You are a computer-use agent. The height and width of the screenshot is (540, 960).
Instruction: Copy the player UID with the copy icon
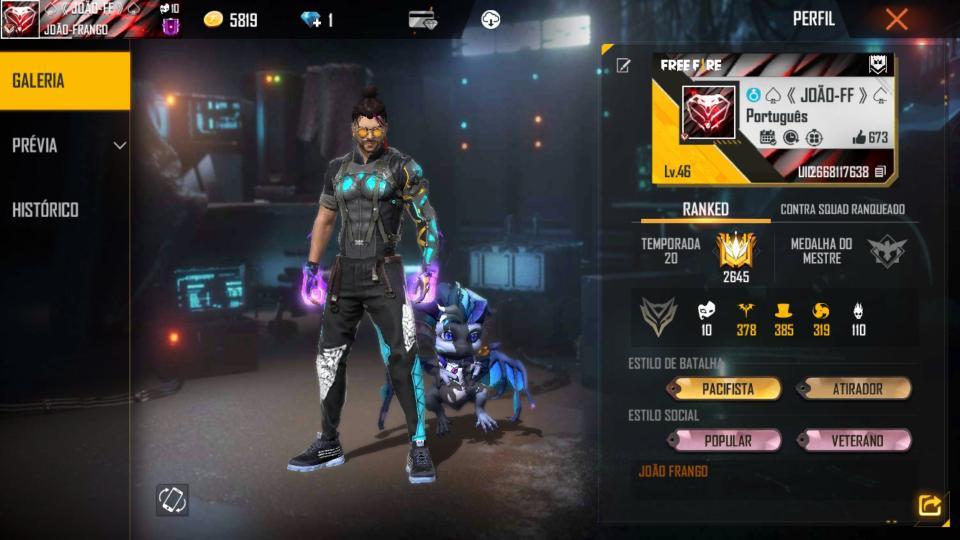(880, 172)
